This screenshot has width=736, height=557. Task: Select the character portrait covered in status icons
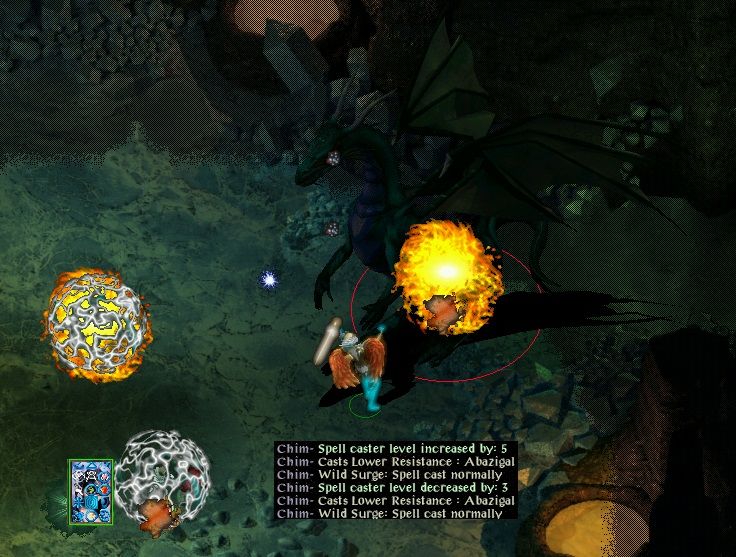pos(91,492)
